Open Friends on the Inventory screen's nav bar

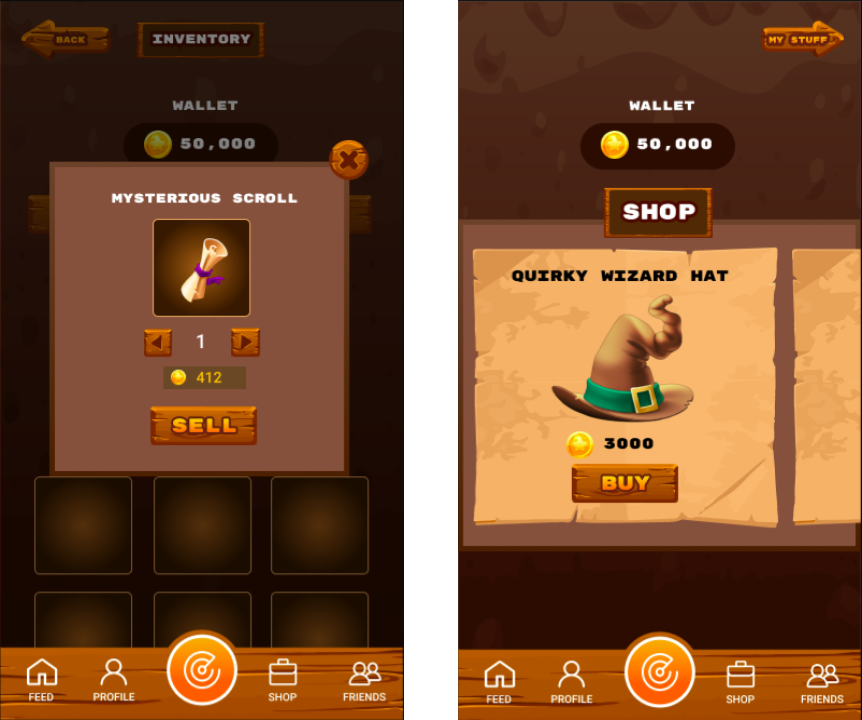point(364,680)
